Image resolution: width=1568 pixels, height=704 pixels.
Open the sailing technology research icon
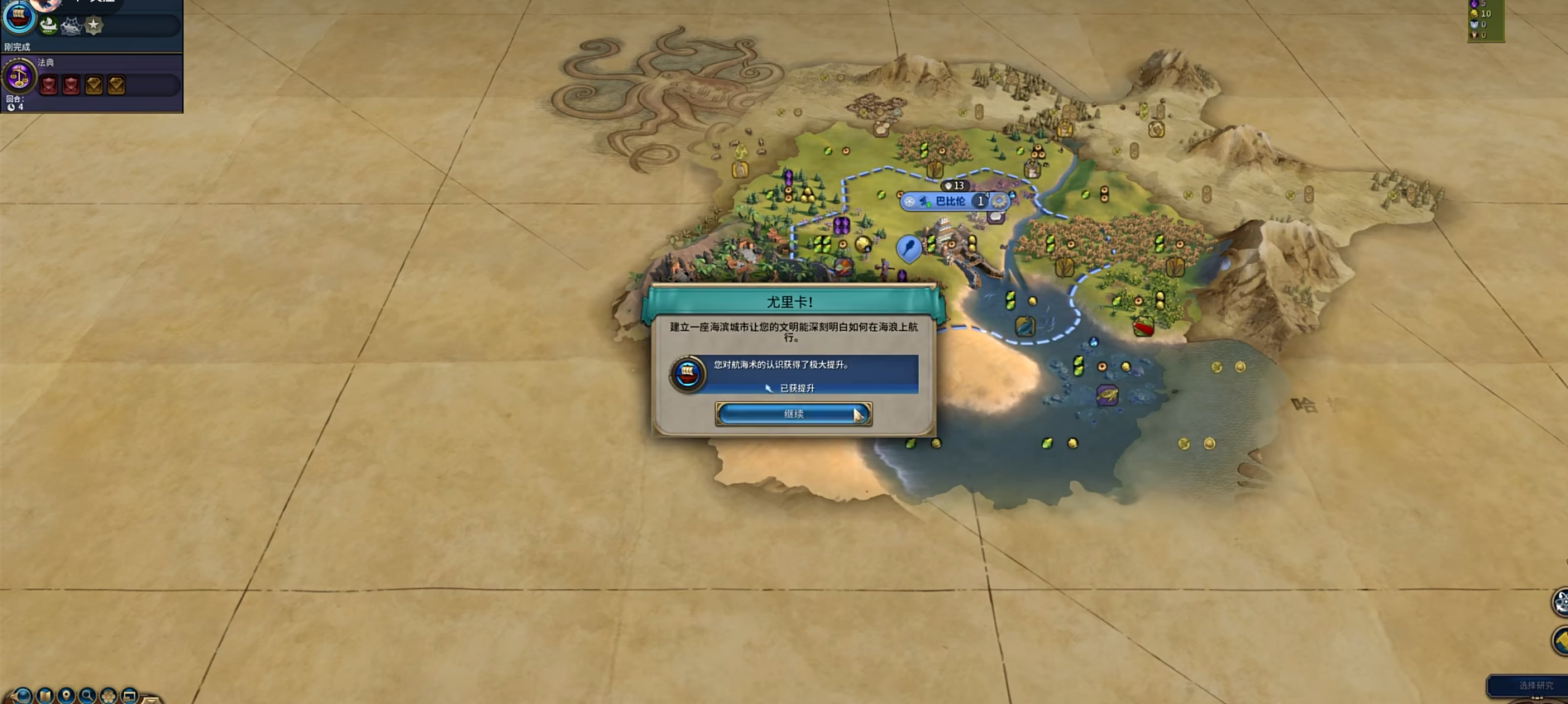[x=18, y=17]
